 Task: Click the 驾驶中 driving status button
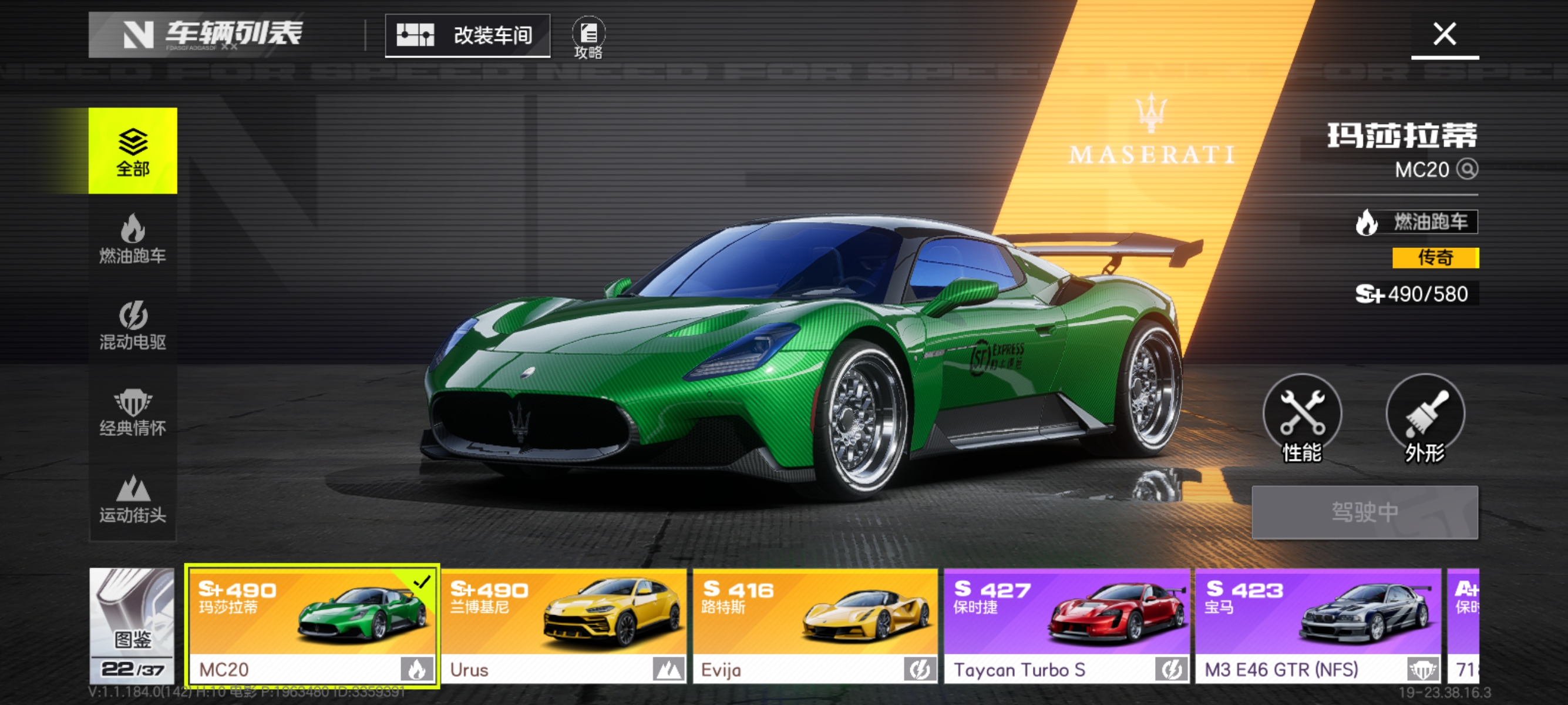click(x=1364, y=512)
